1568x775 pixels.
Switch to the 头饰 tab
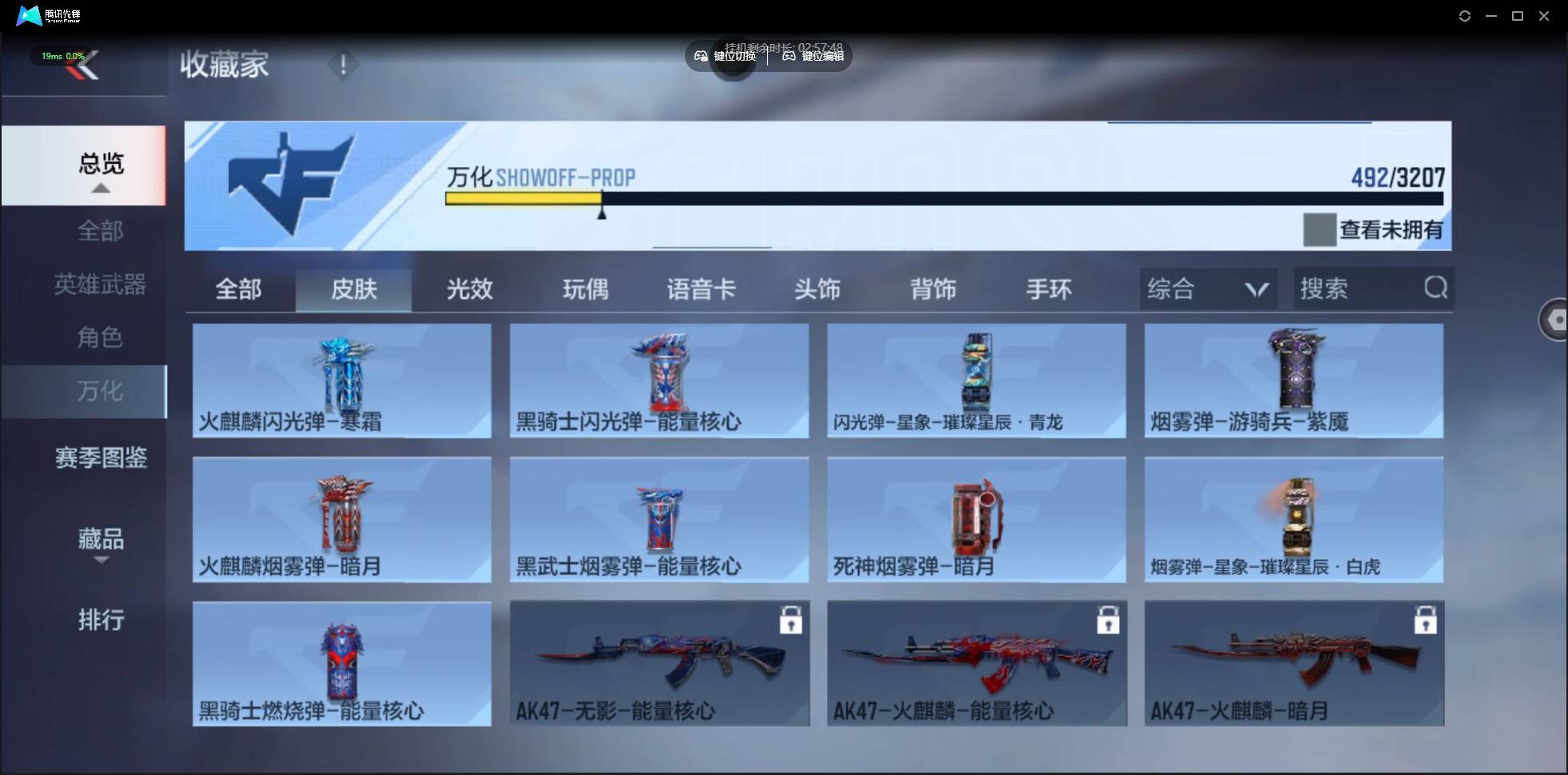818,289
